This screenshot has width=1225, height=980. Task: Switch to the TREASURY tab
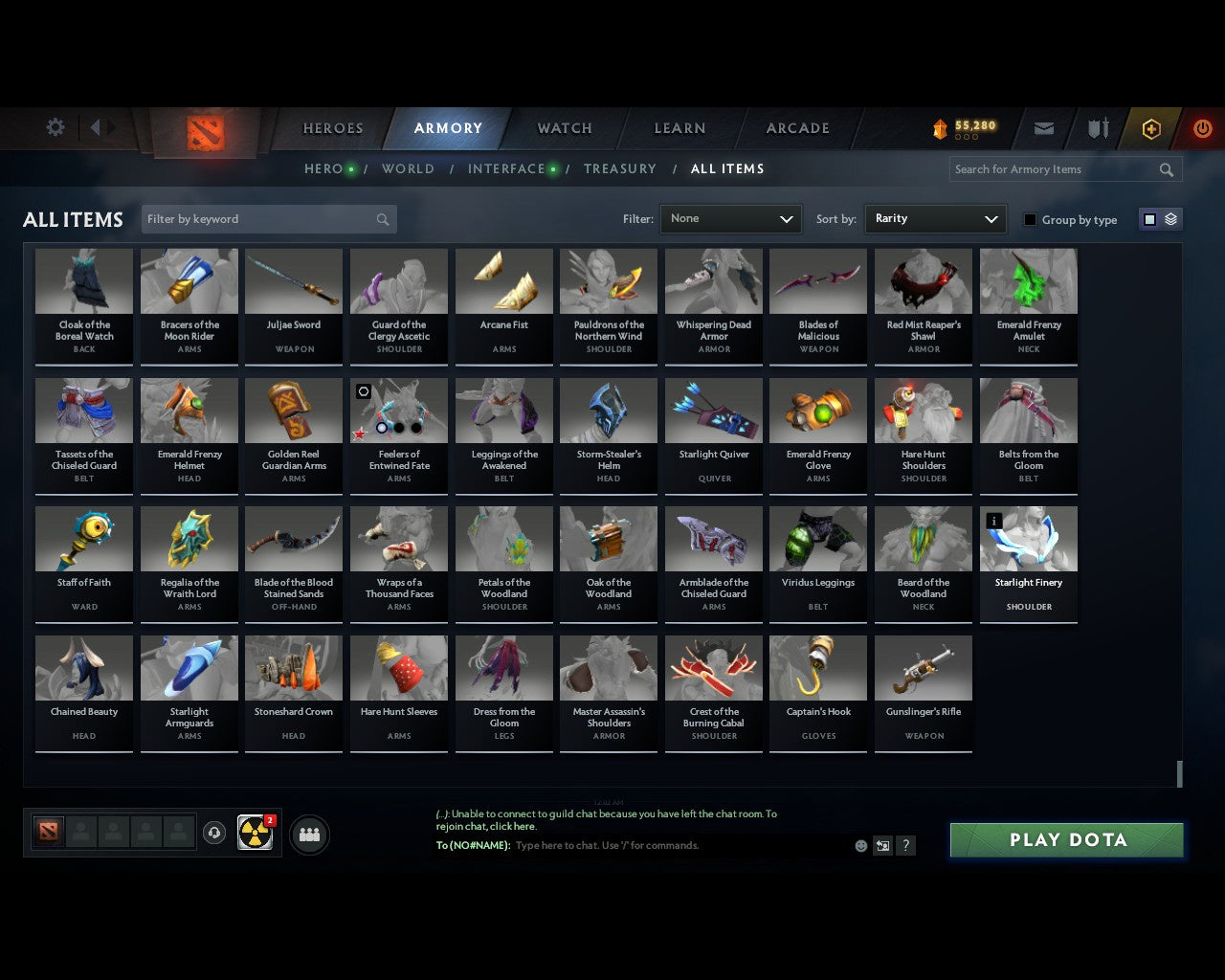pyautogui.click(x=620, y=168)
